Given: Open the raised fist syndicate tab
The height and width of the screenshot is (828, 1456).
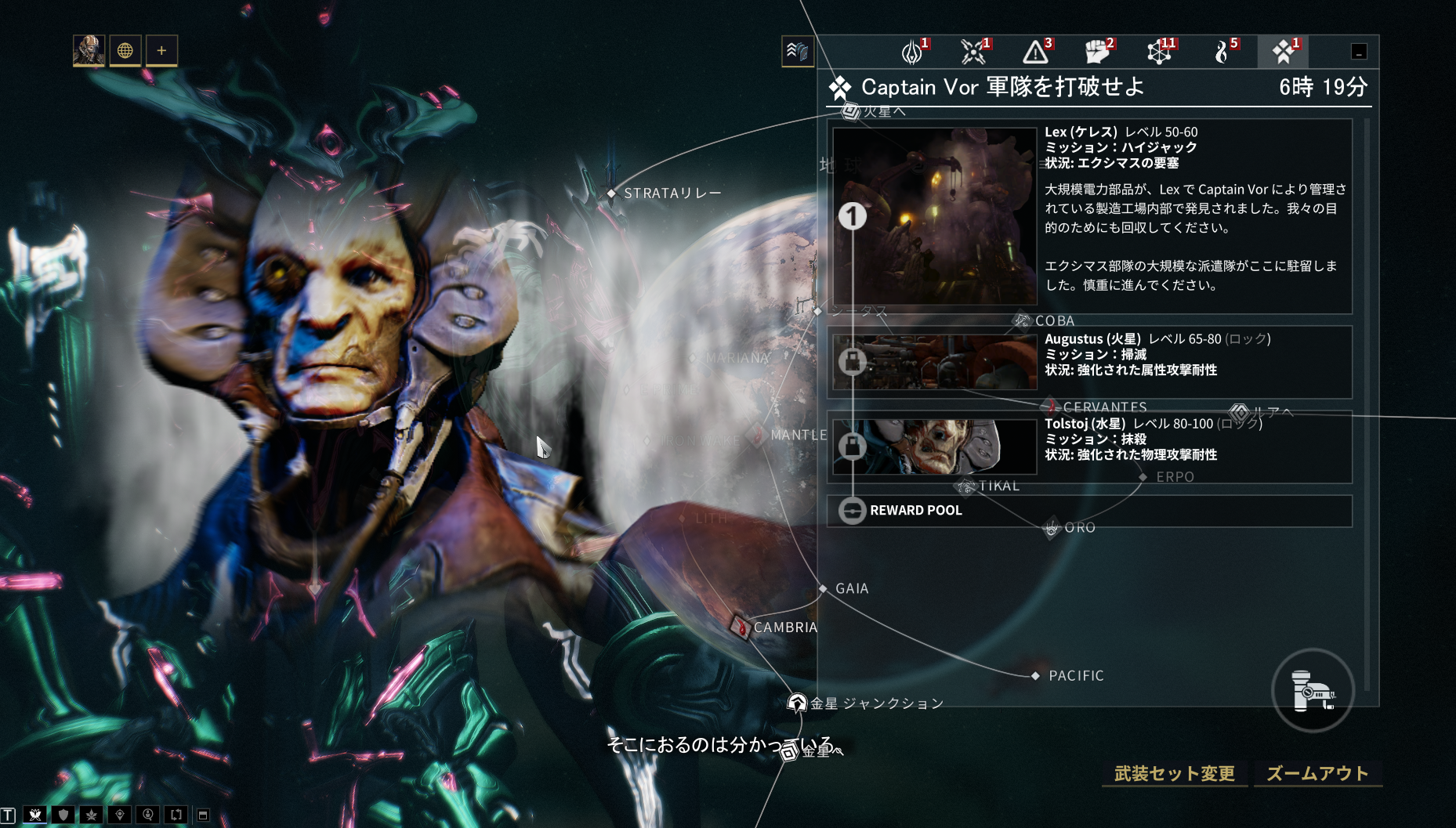Looking at the screenshot, I should pyautogui.click(x=1098, y=52).
